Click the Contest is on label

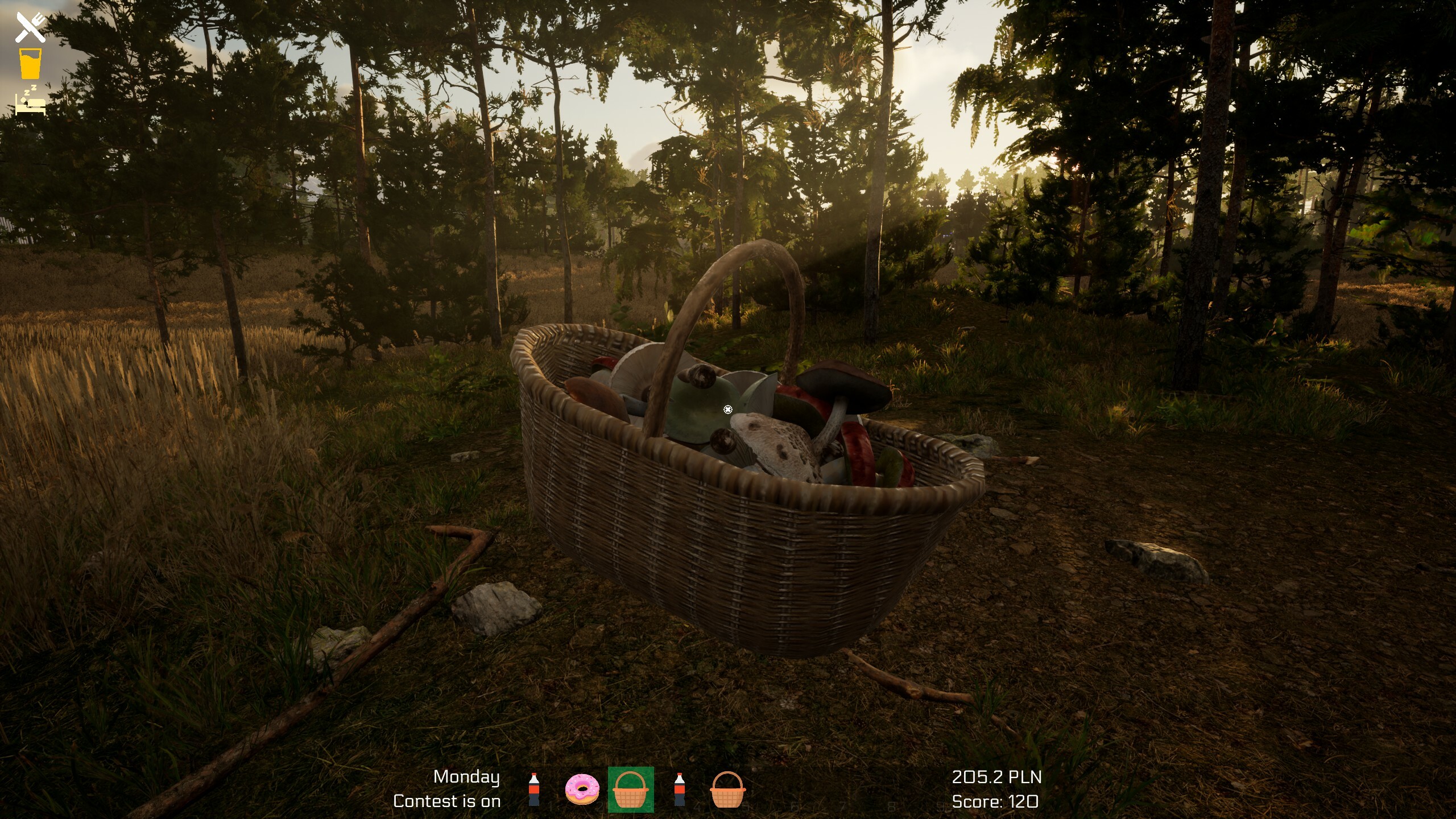447,801
